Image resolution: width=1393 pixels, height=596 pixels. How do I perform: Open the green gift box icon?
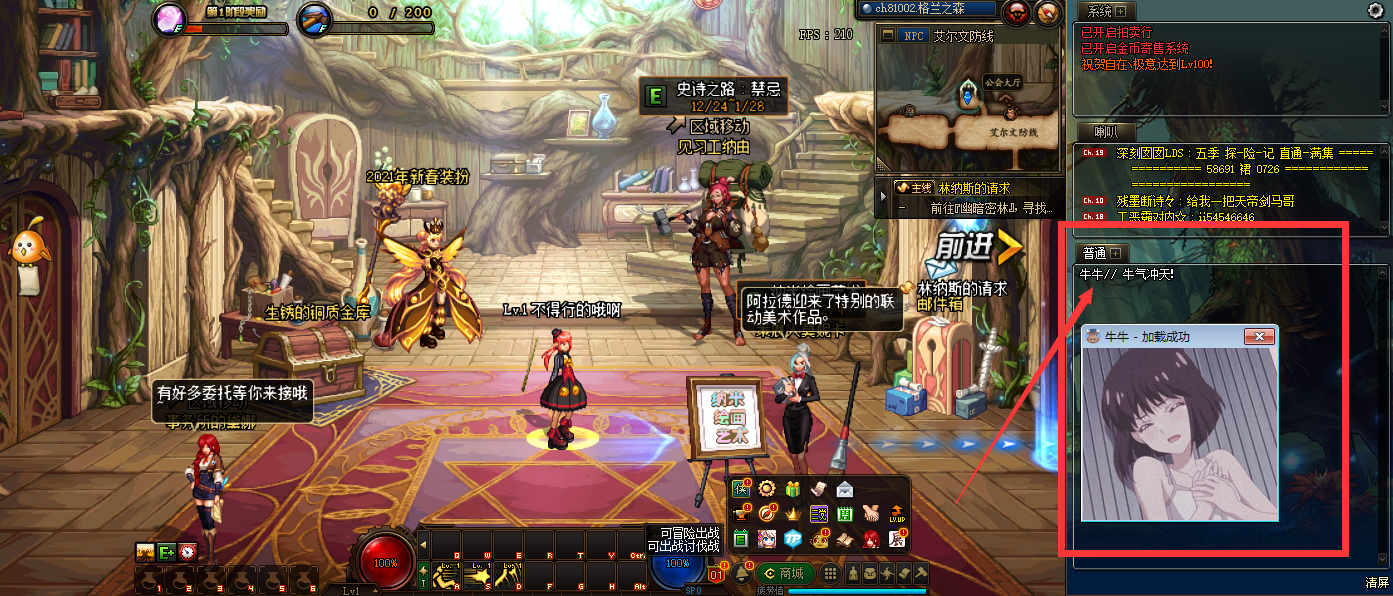(x=793, y=489)
